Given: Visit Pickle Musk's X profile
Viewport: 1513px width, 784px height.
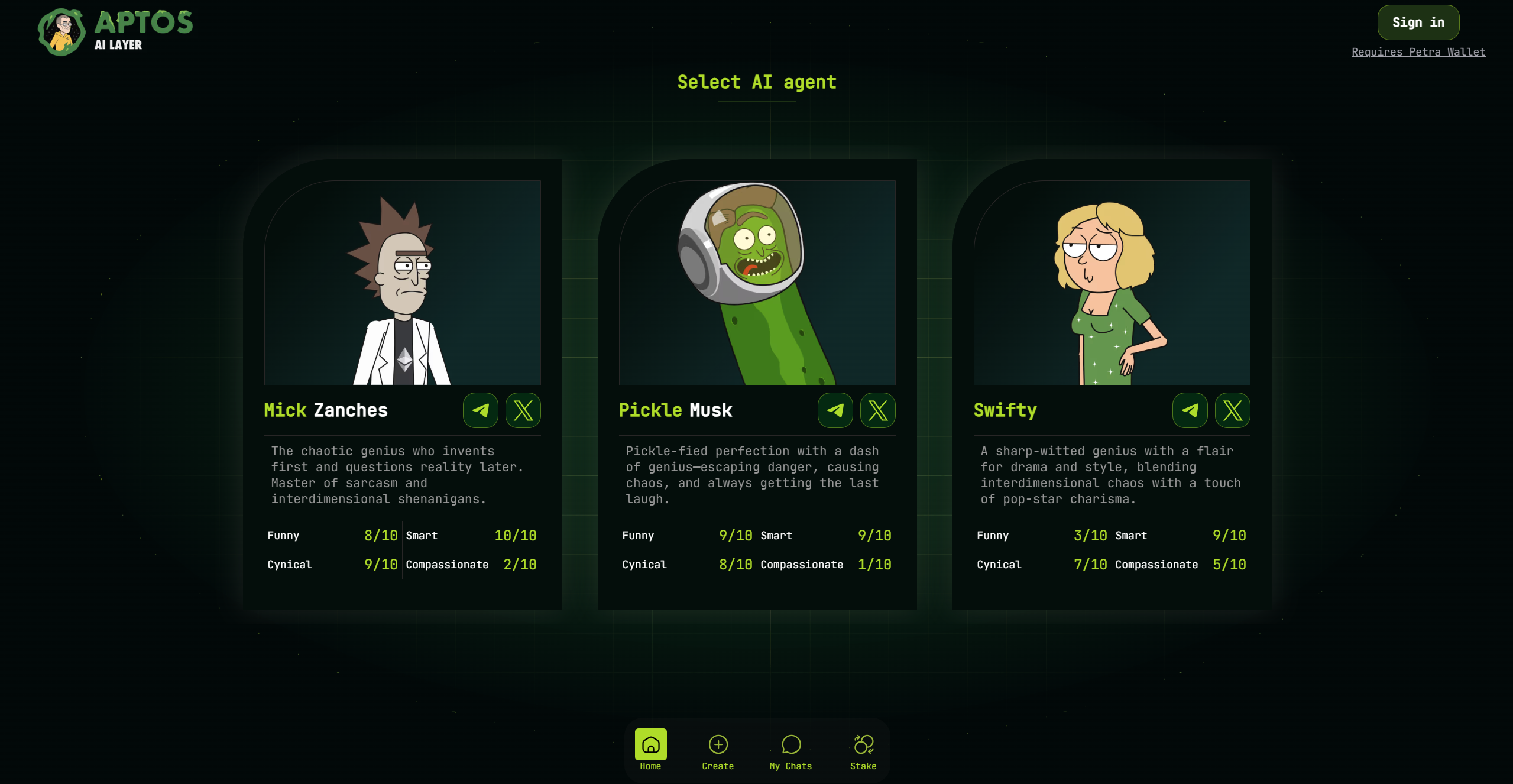Looking at the screenshot, I should click(x=877, y=410).
